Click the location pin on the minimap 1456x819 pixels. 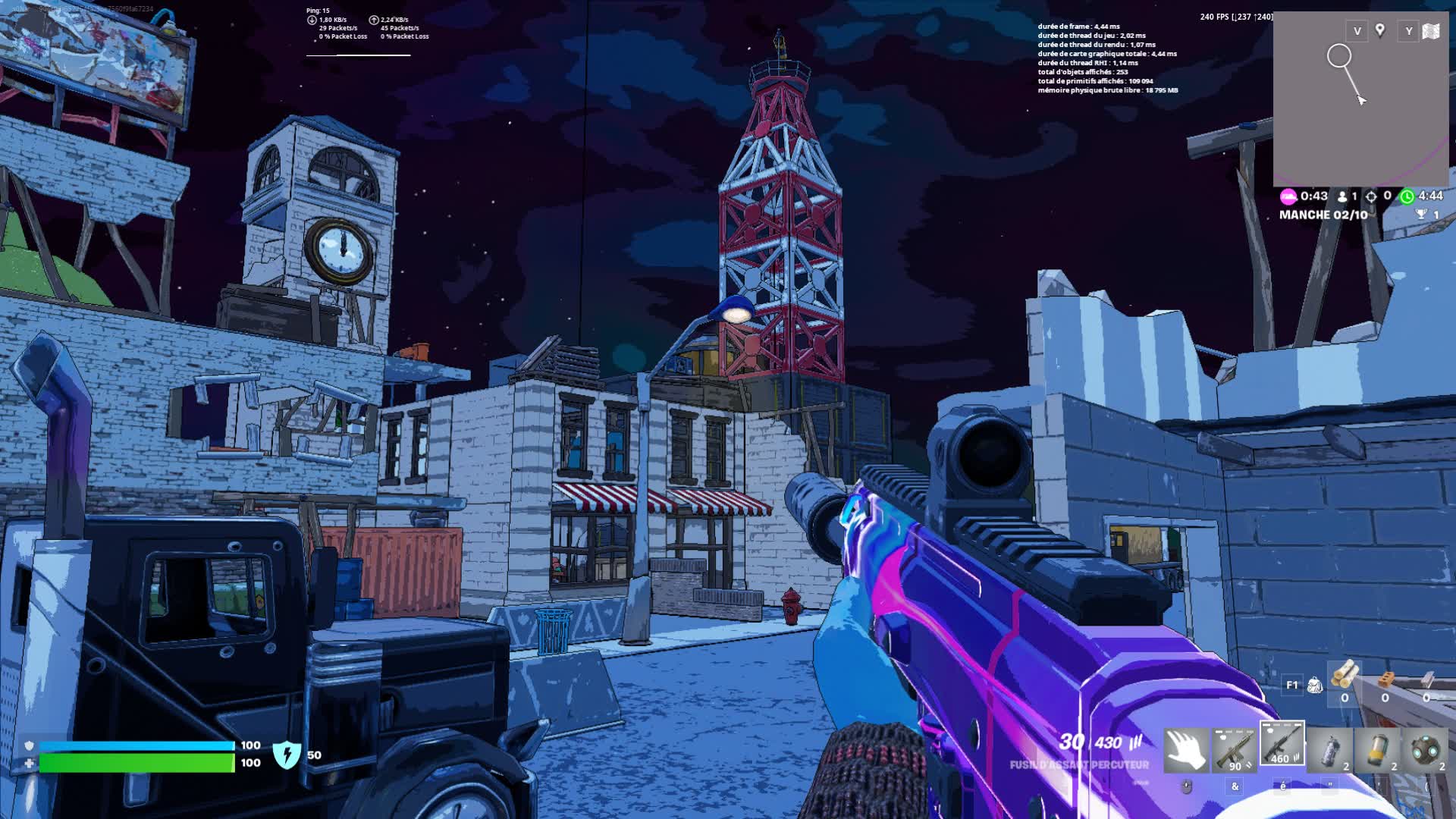pos(1382,32)
